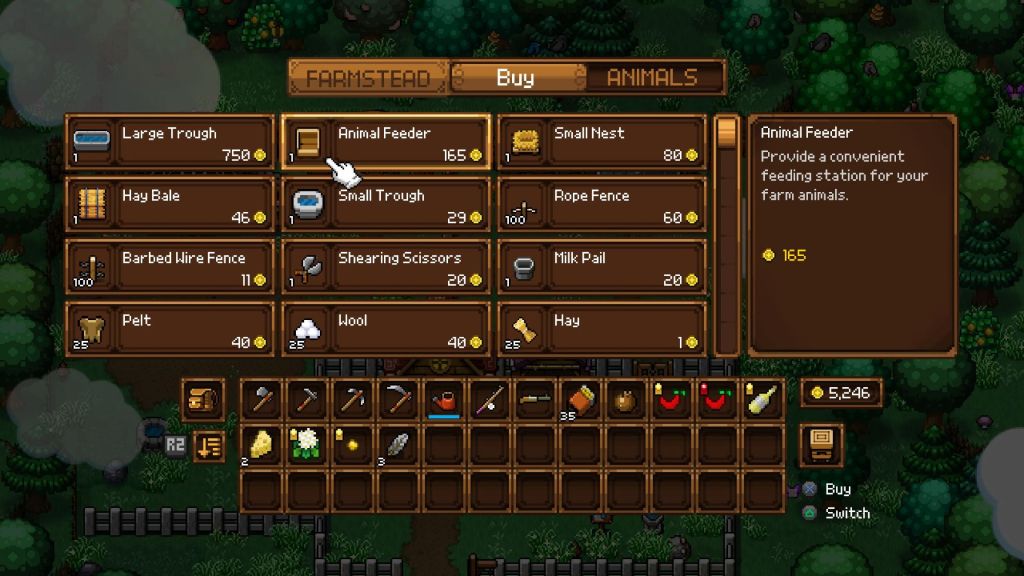The height and width of the screenshot is (576, 1024).
Task: Select the Animal Feeder shop entry
Action: tap(386, 143)
